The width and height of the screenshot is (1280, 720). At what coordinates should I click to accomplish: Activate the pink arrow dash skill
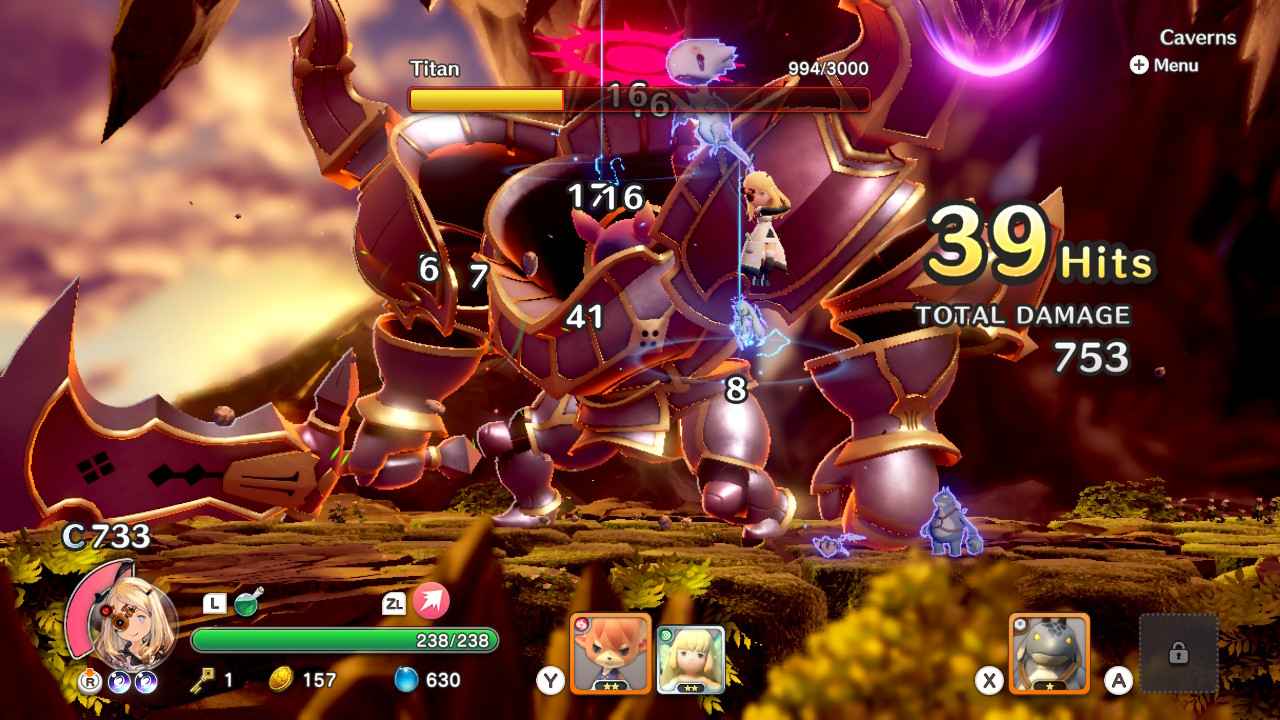[431, 601]
